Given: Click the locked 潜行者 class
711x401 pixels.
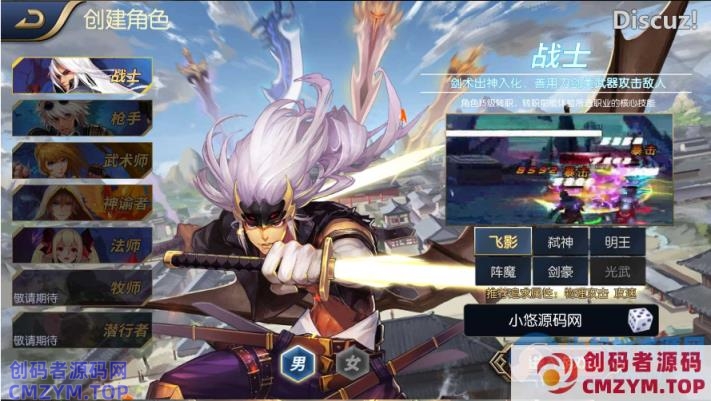Looking at the screenshot, I should click(82, 330).
